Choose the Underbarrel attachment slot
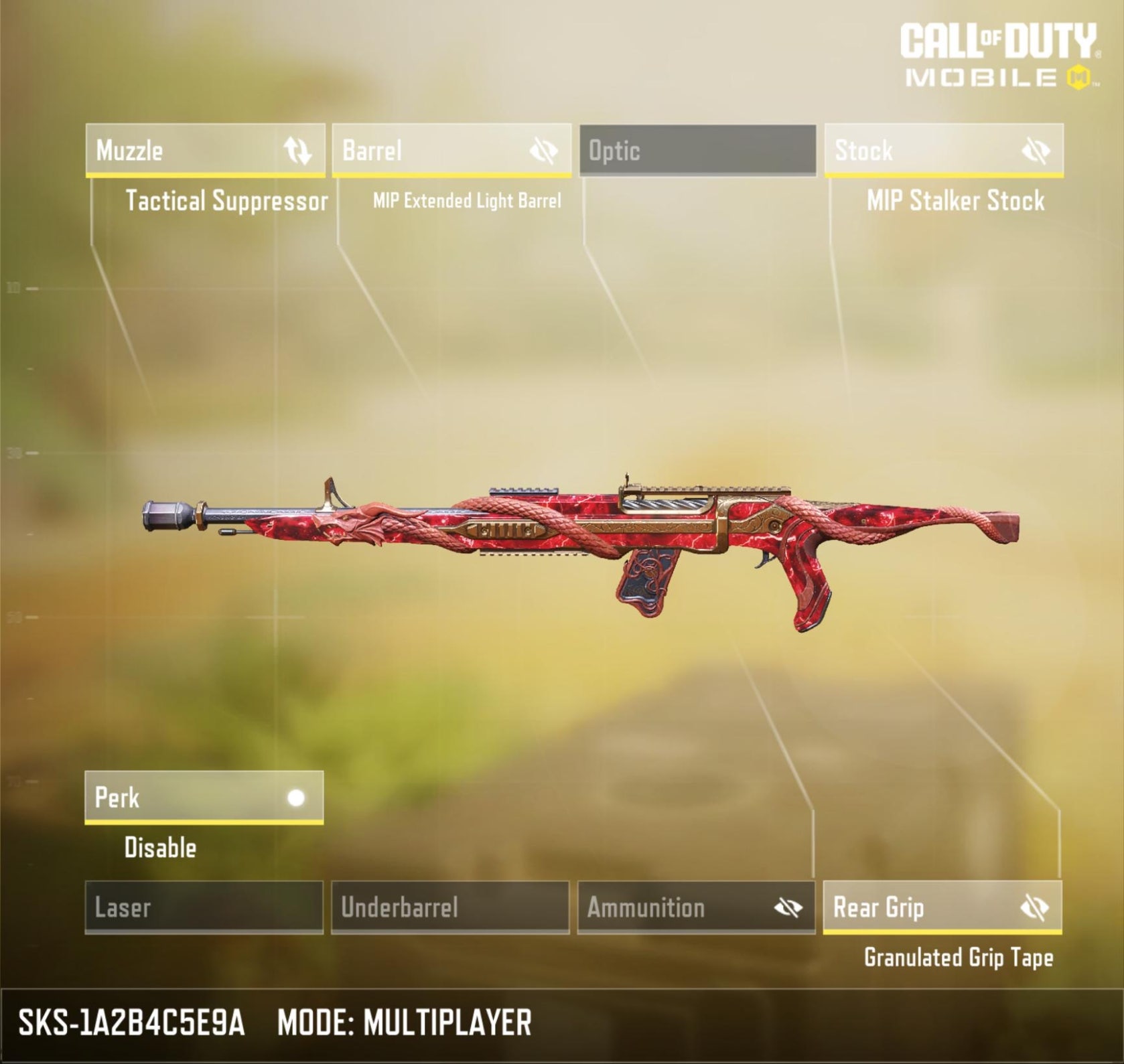This screenshot has width=1124, height=1064. point(450,907)
